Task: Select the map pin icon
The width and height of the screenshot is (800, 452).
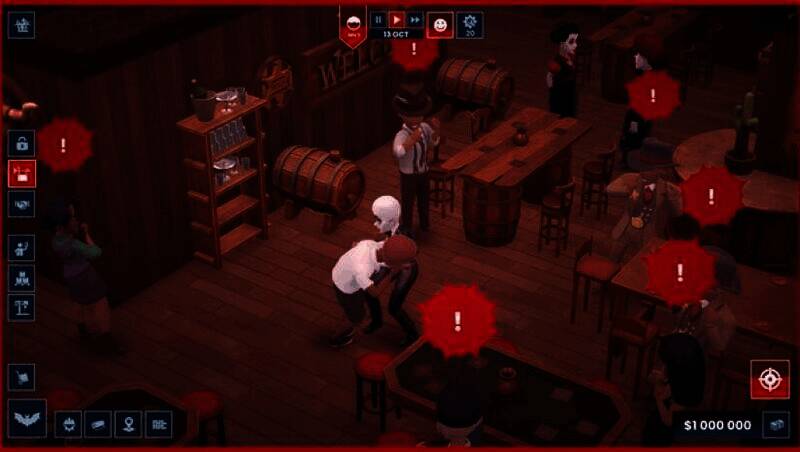Action: click(x=128, y=424)
